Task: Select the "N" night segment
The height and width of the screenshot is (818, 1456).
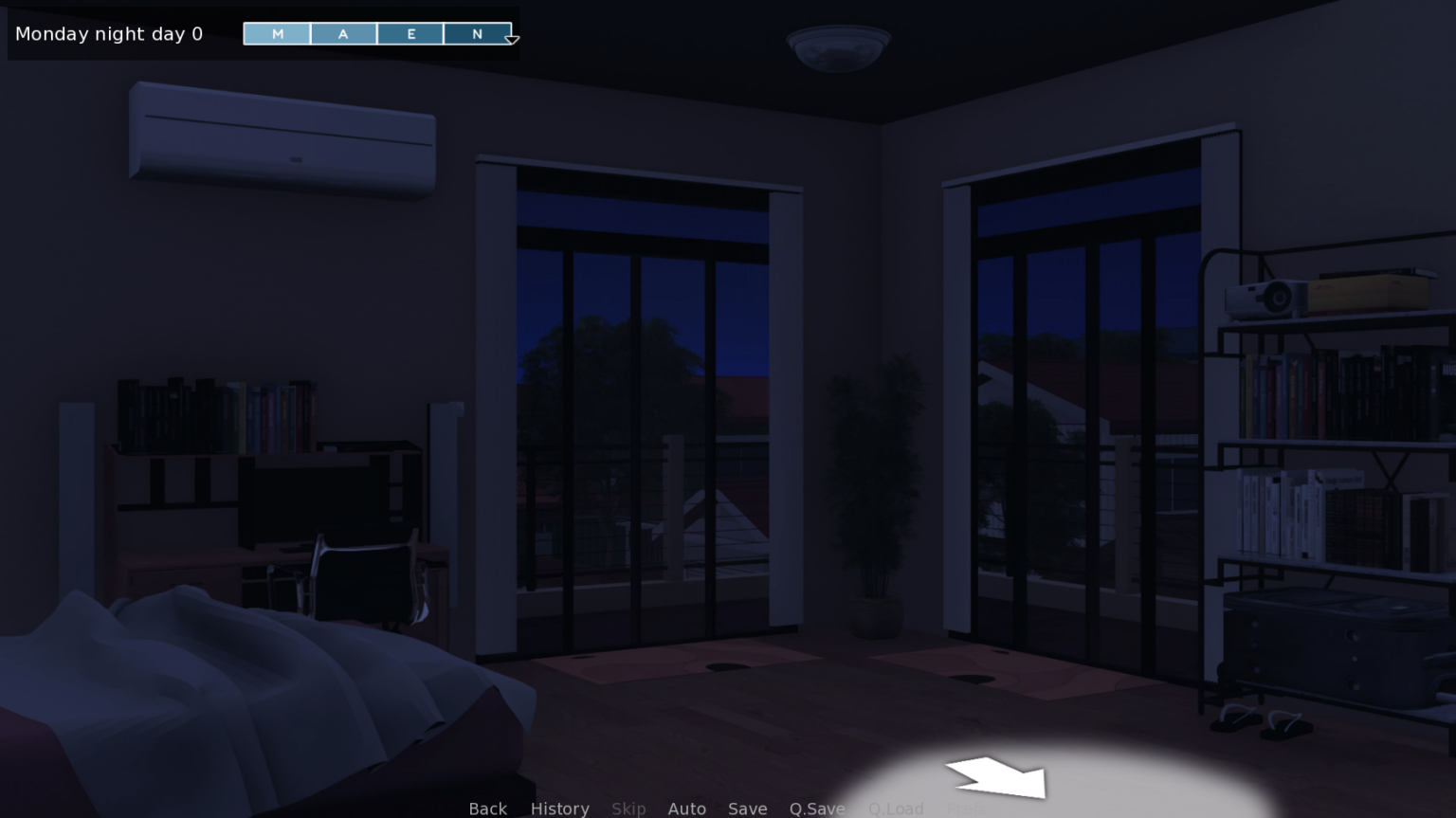Action: tap(477, 33)
